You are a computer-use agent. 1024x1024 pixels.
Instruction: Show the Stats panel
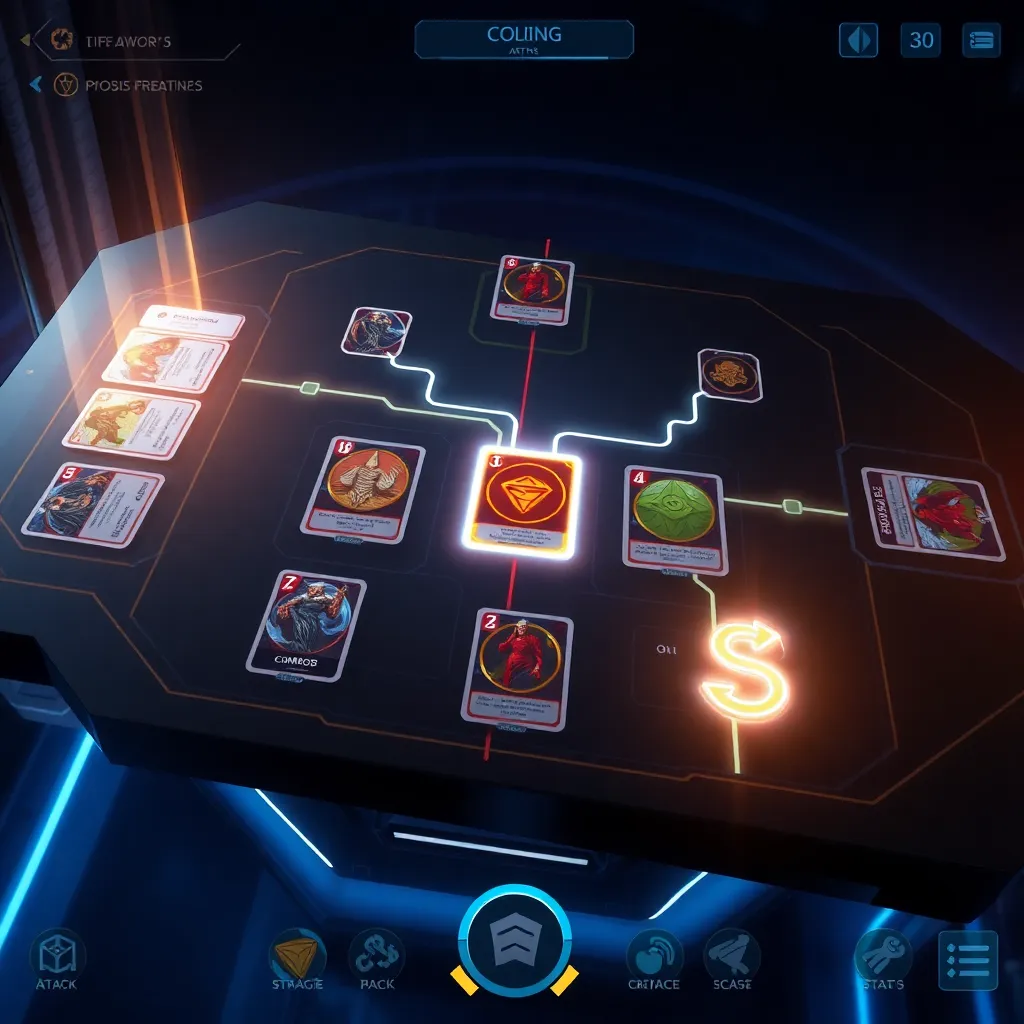pos(883,957)
